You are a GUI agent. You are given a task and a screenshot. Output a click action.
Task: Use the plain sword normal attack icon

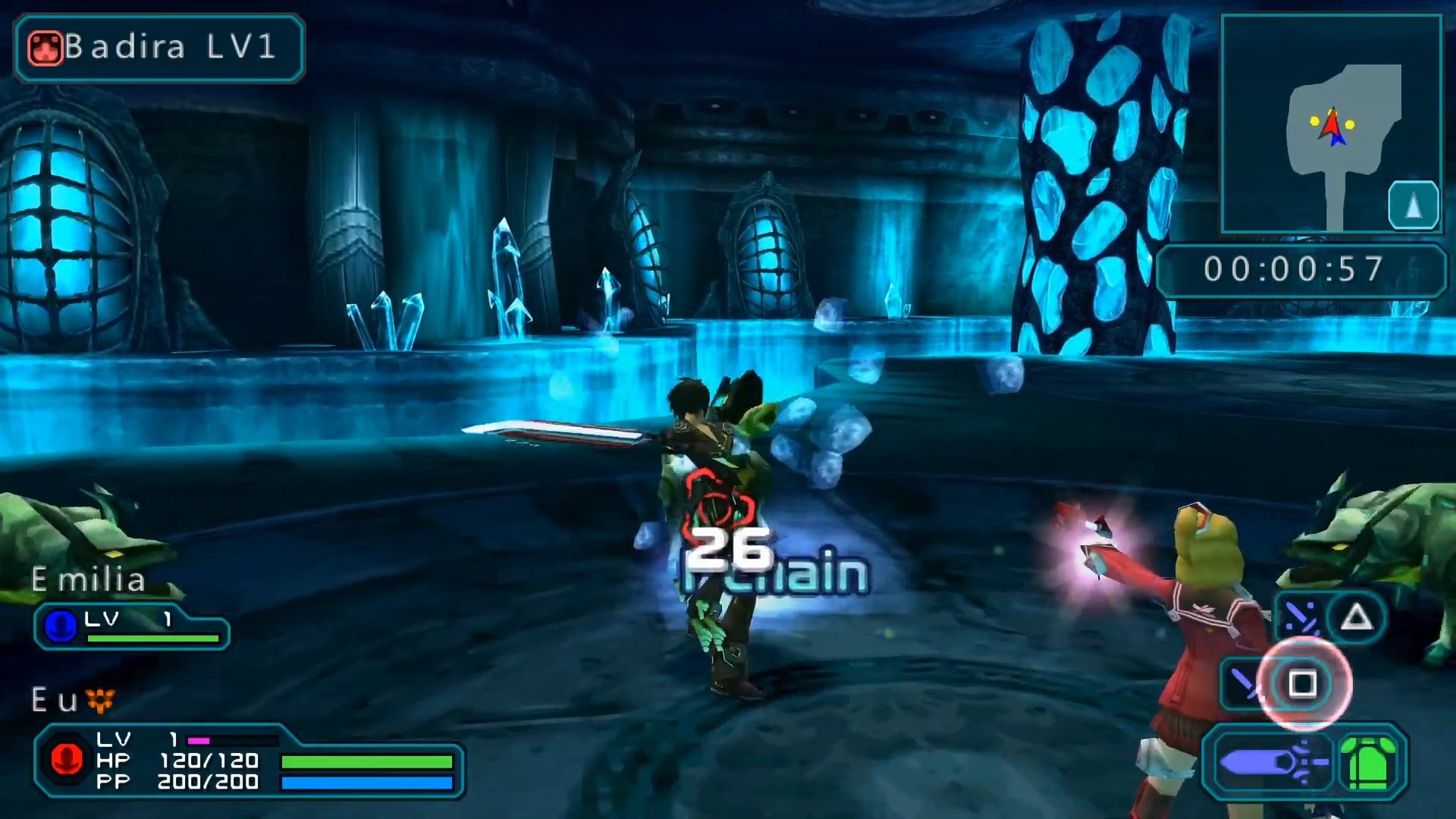[x=1244, y=684]
